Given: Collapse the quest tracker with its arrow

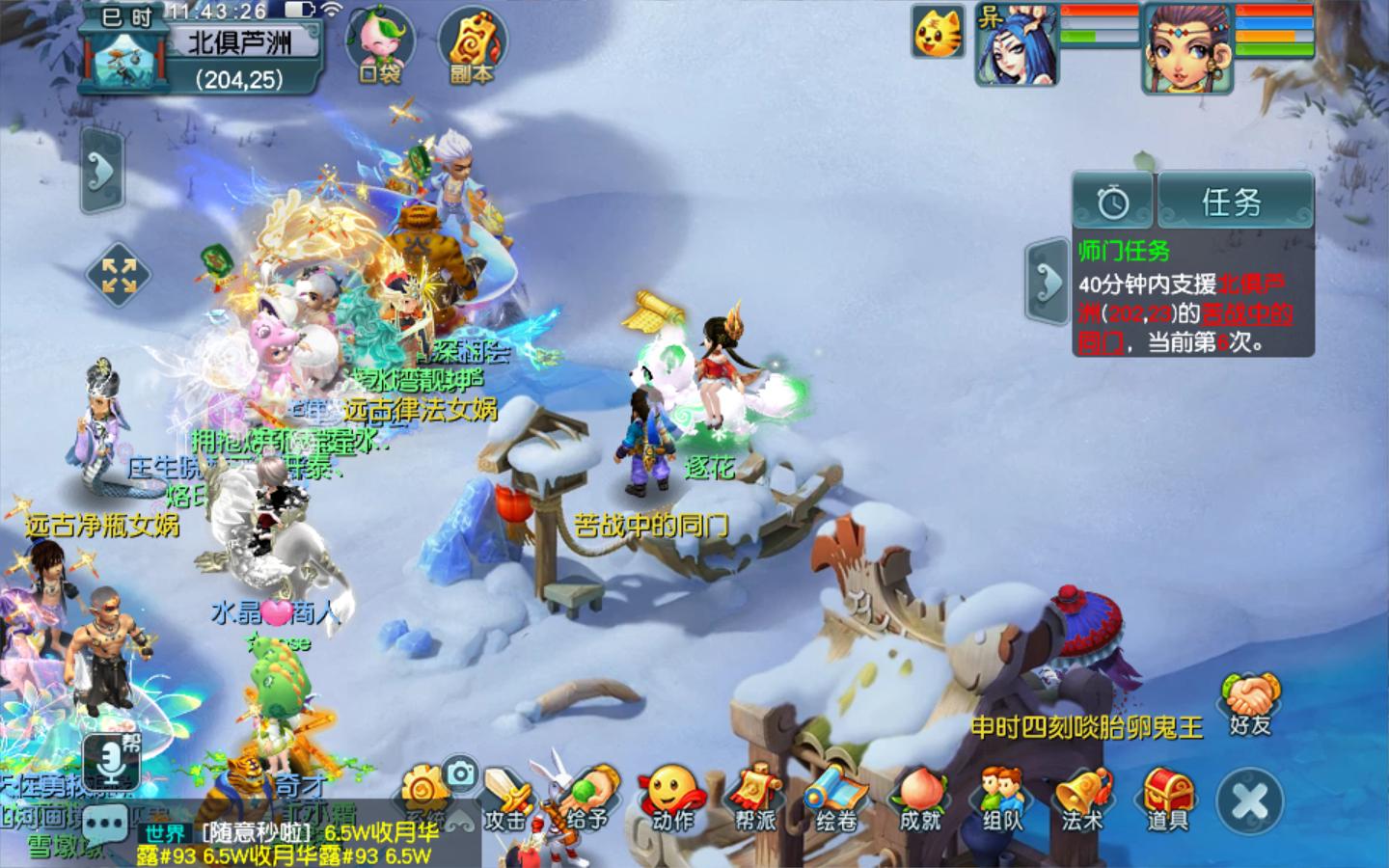Looking at the screenshot, I should pos(1048,281).
